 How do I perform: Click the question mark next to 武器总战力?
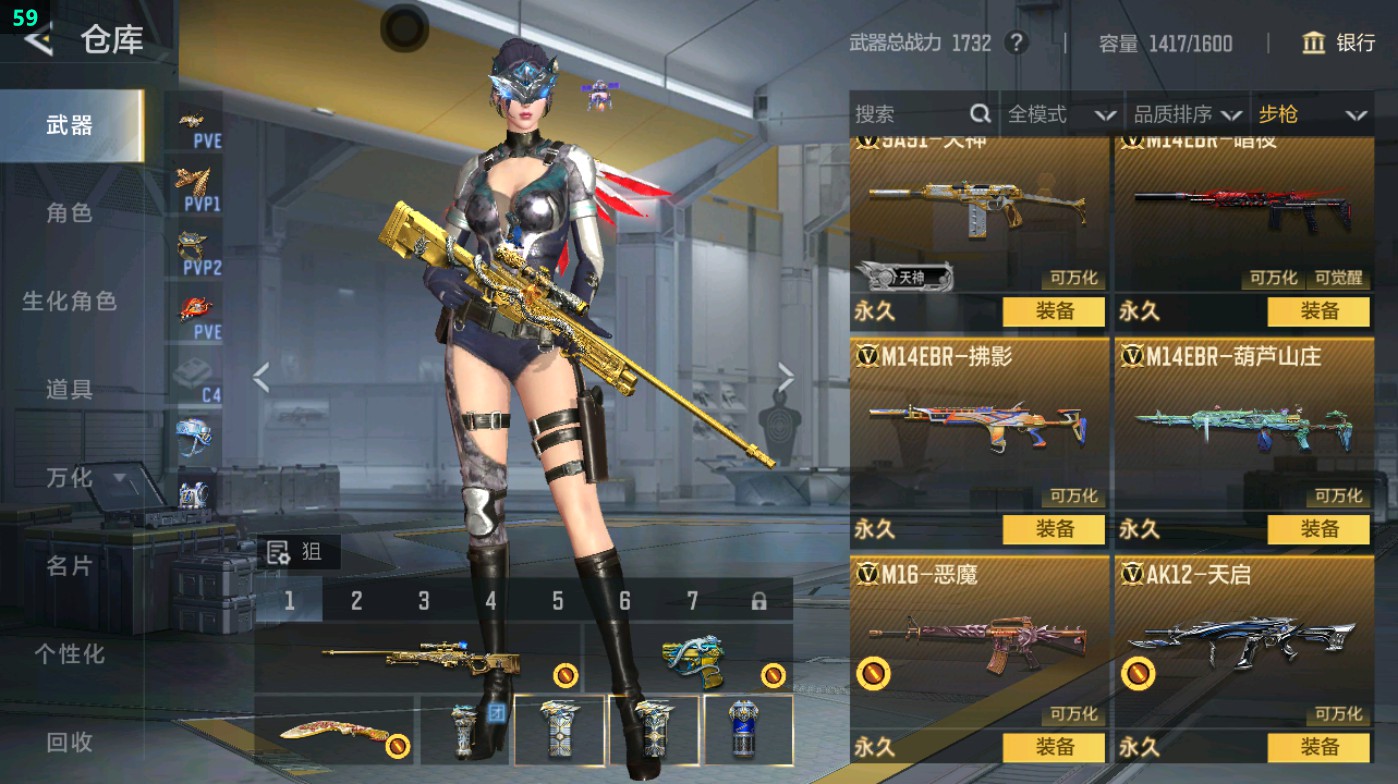point(1018,43)
